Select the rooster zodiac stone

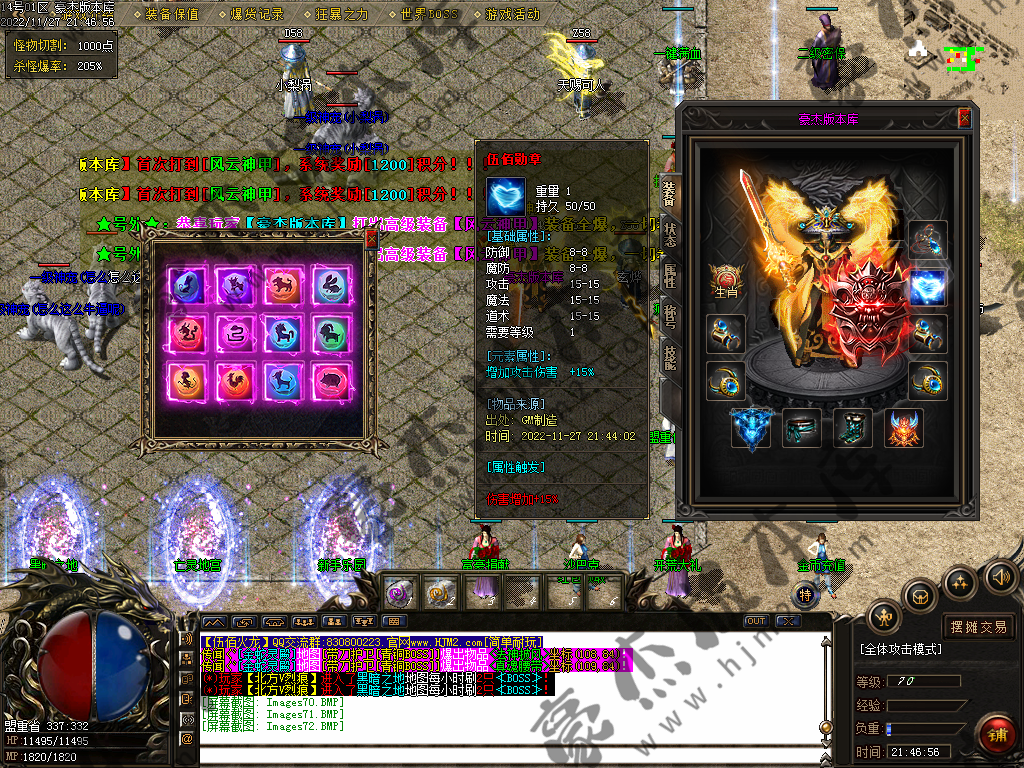click(x=235, y=380)
